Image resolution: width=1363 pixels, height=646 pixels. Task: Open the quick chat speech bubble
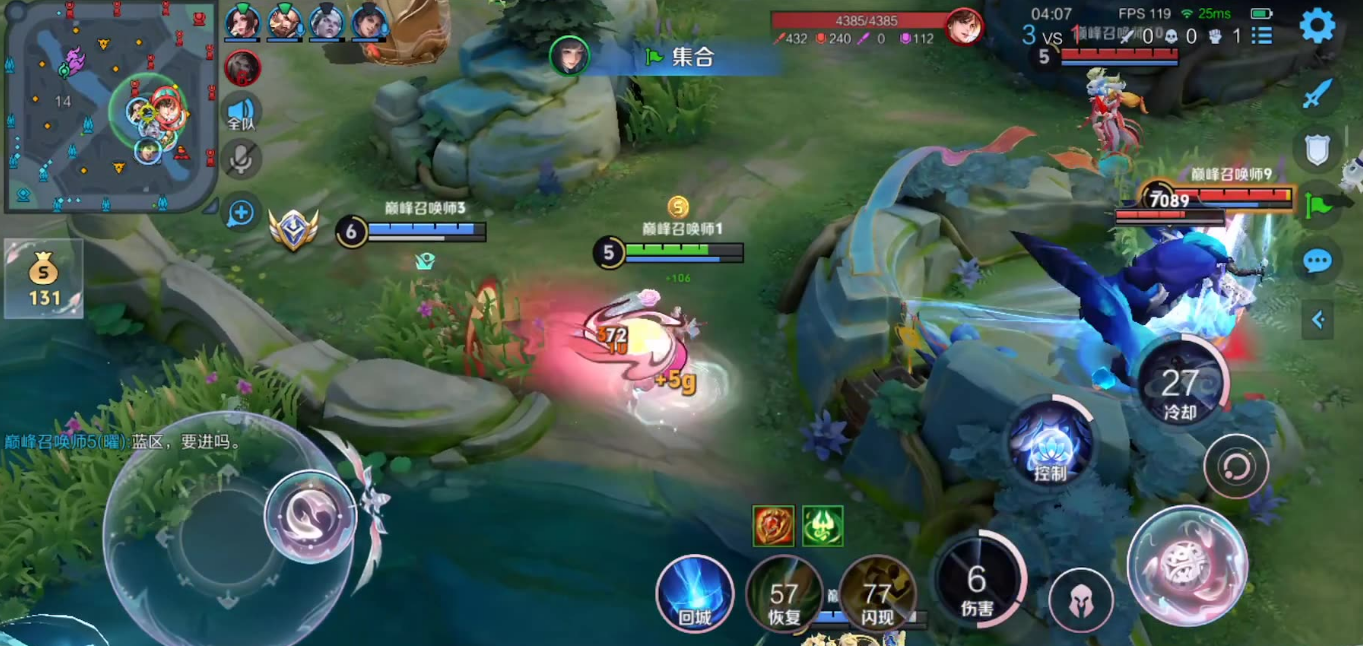1318,262
